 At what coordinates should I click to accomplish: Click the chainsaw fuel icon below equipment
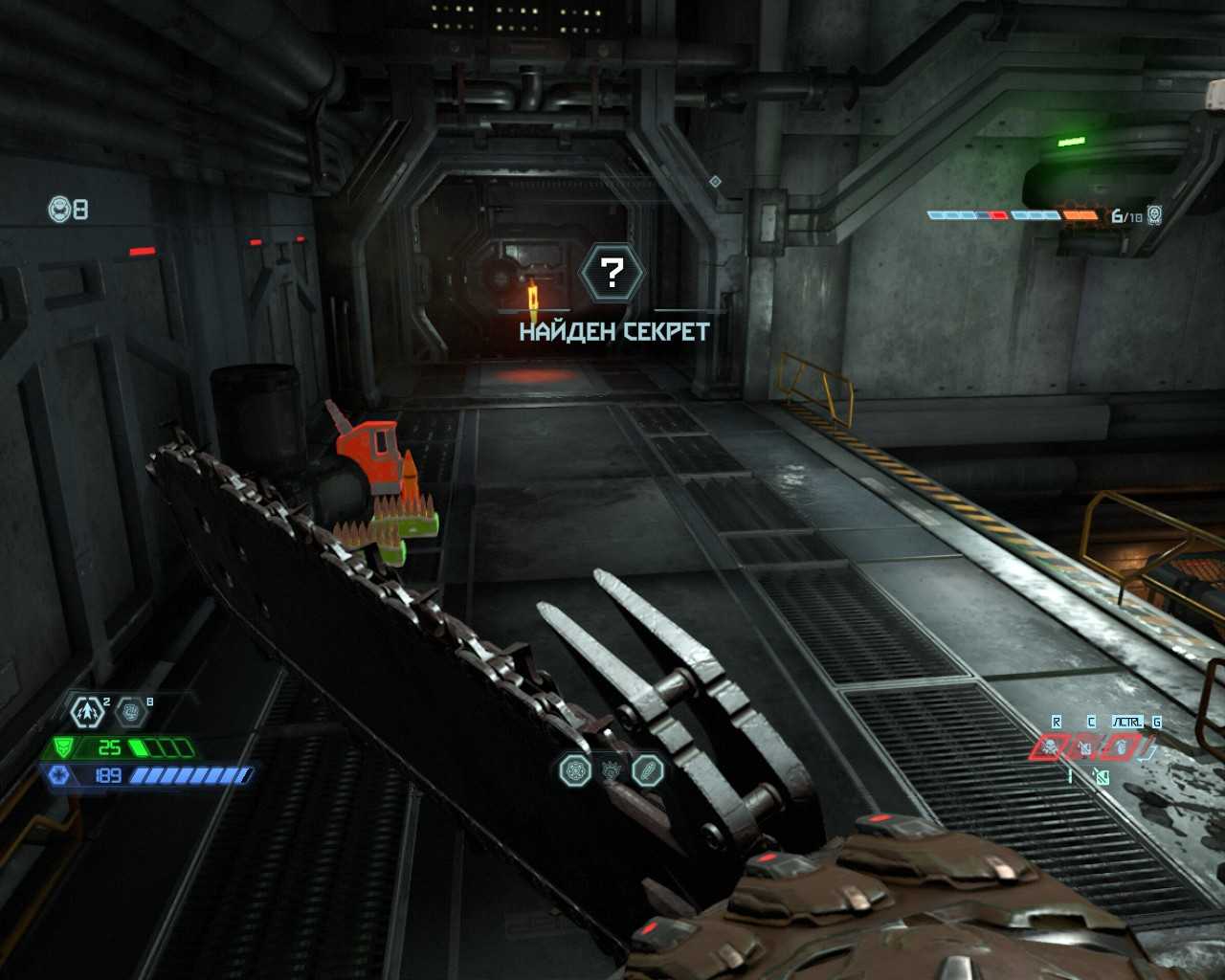(x=1101, y=777)
